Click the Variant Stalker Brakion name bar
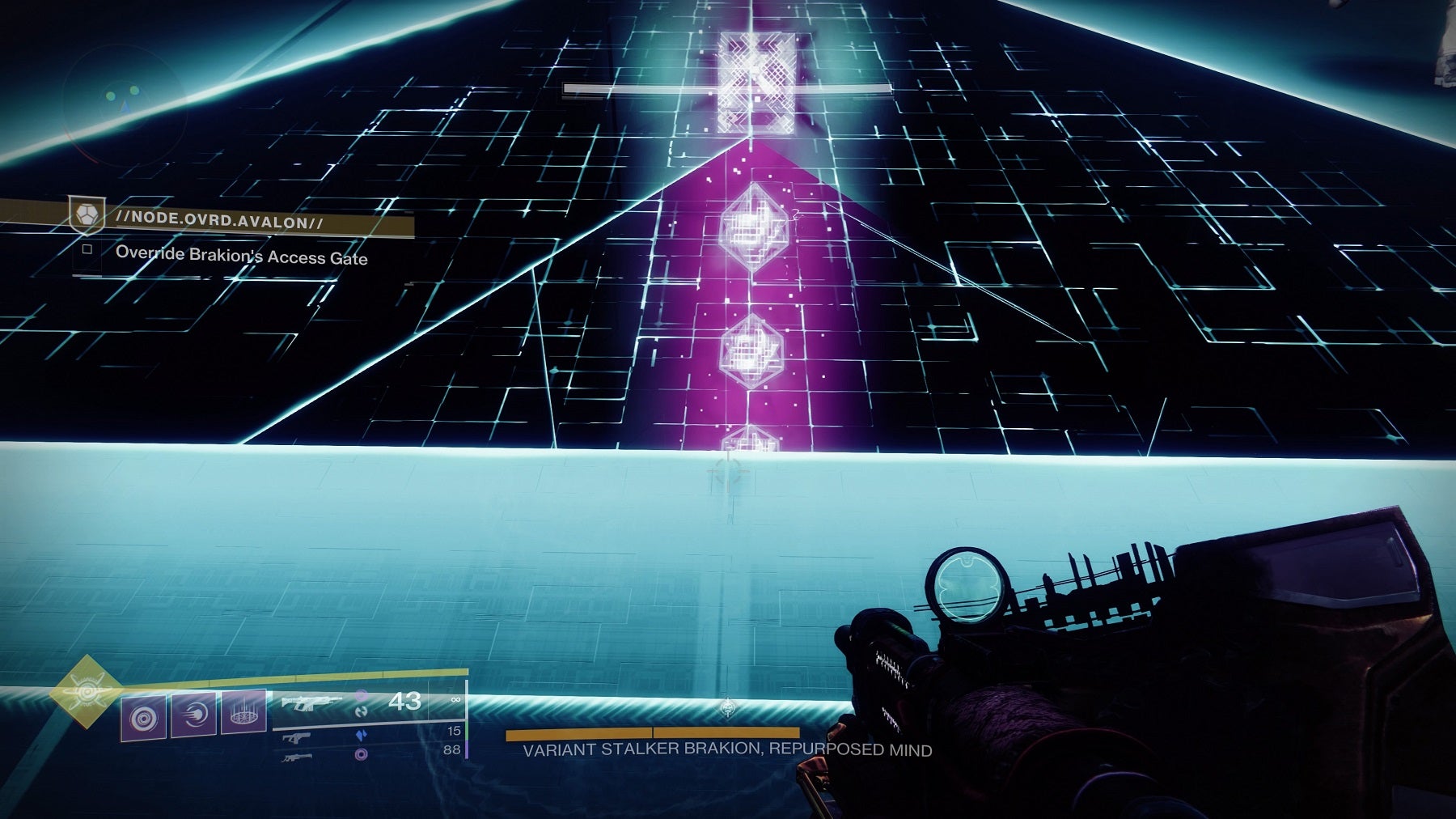Screen dimensions: 1456x819 click(728, 752)
